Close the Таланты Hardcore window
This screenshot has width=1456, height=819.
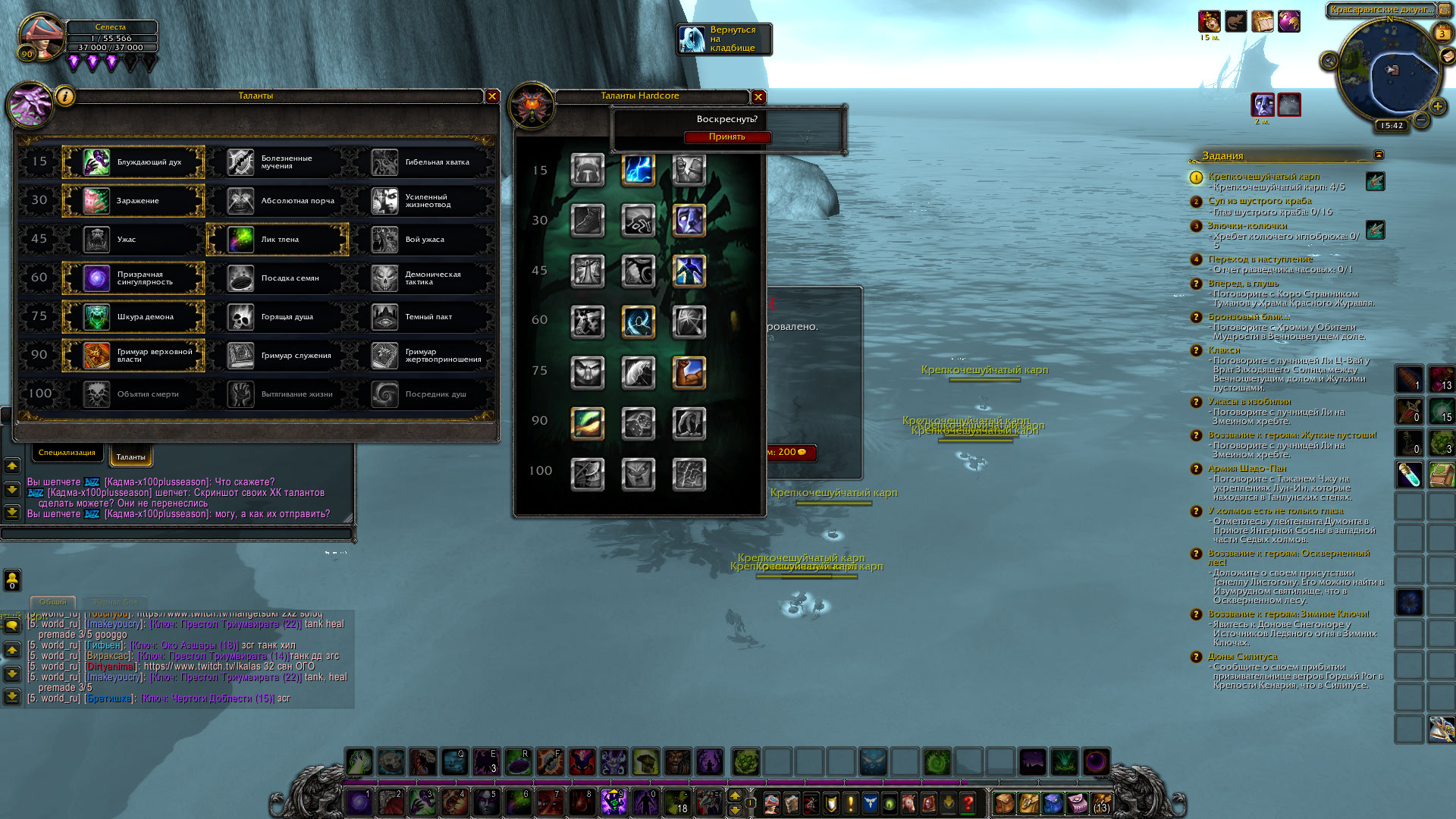[758, 97]
